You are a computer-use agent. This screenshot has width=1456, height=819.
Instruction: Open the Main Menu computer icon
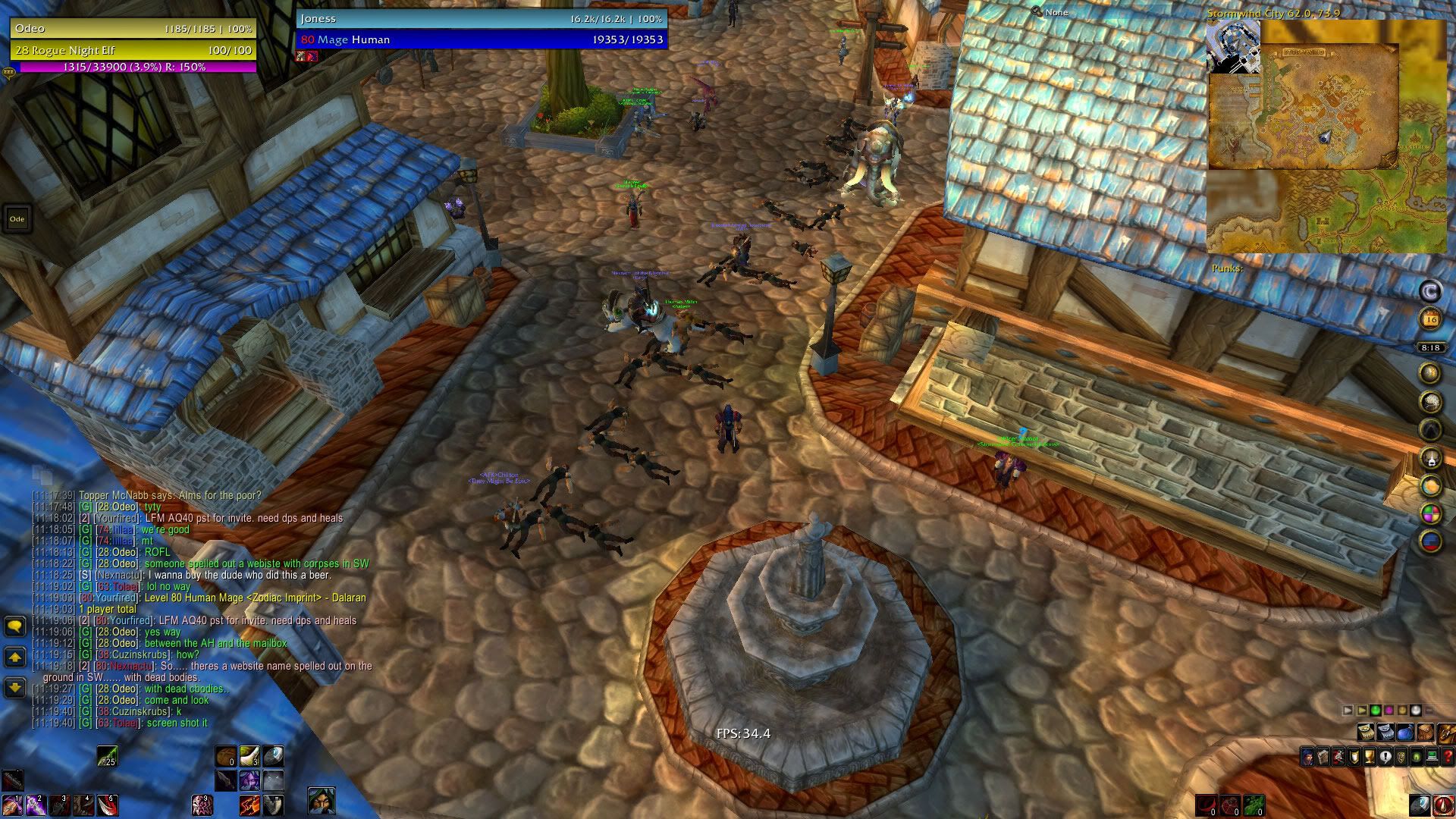pos(1432,757)
